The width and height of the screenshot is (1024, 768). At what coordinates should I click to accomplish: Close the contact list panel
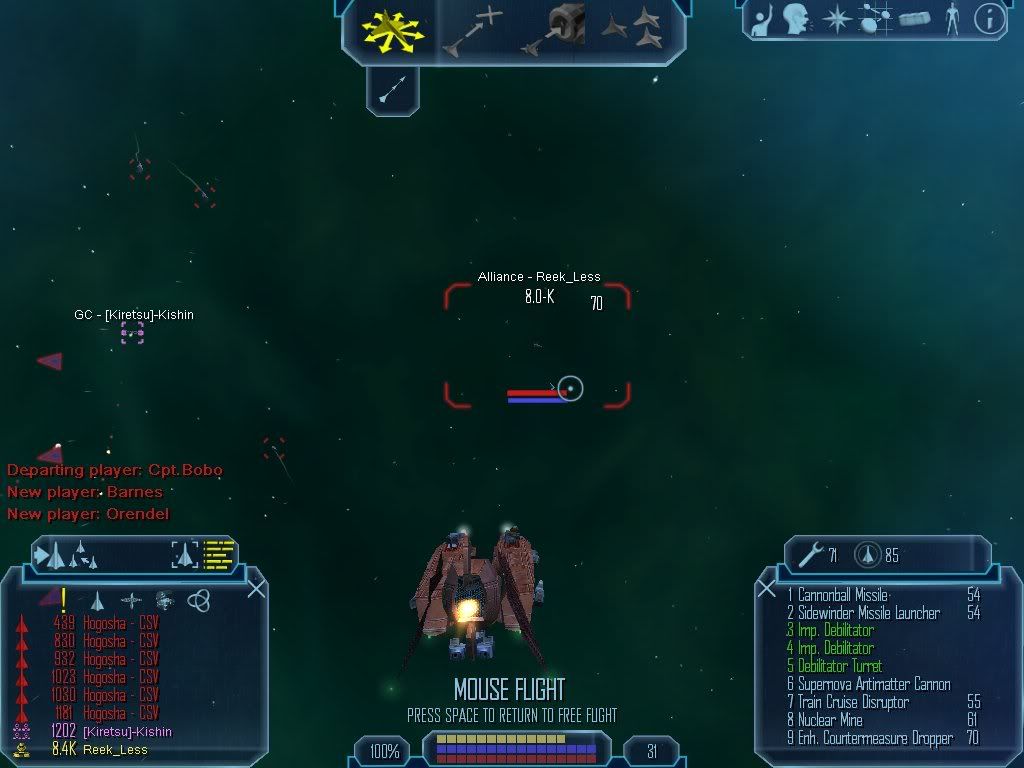tap(256, 588)
